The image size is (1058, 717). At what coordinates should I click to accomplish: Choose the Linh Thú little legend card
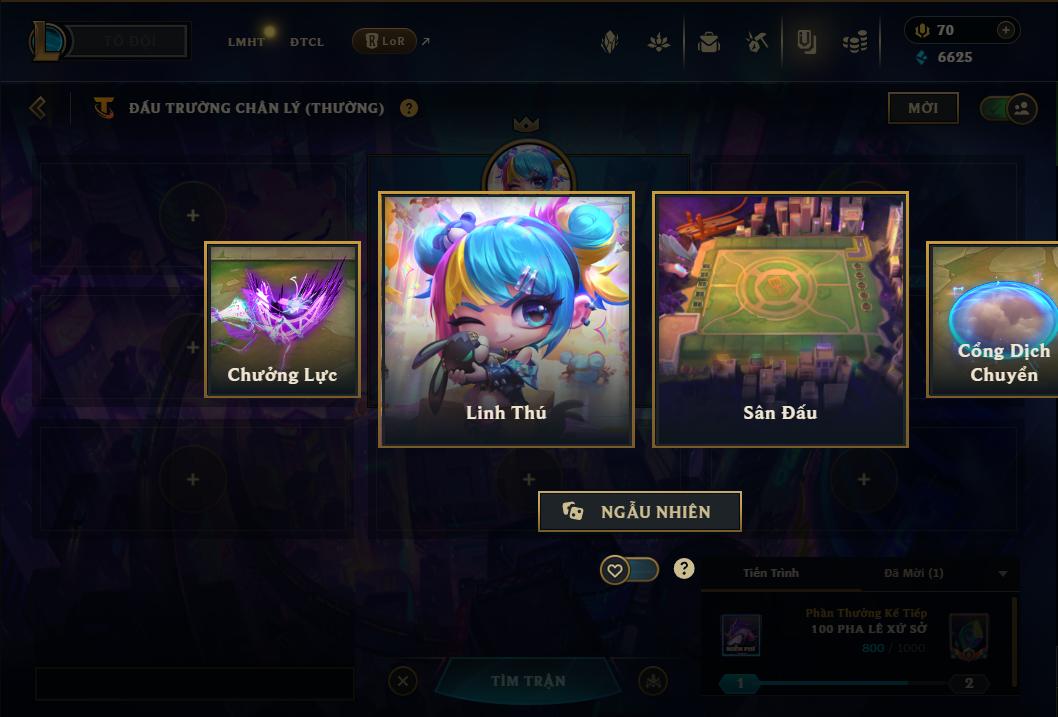pyautogui.click(x=506, y=319)
